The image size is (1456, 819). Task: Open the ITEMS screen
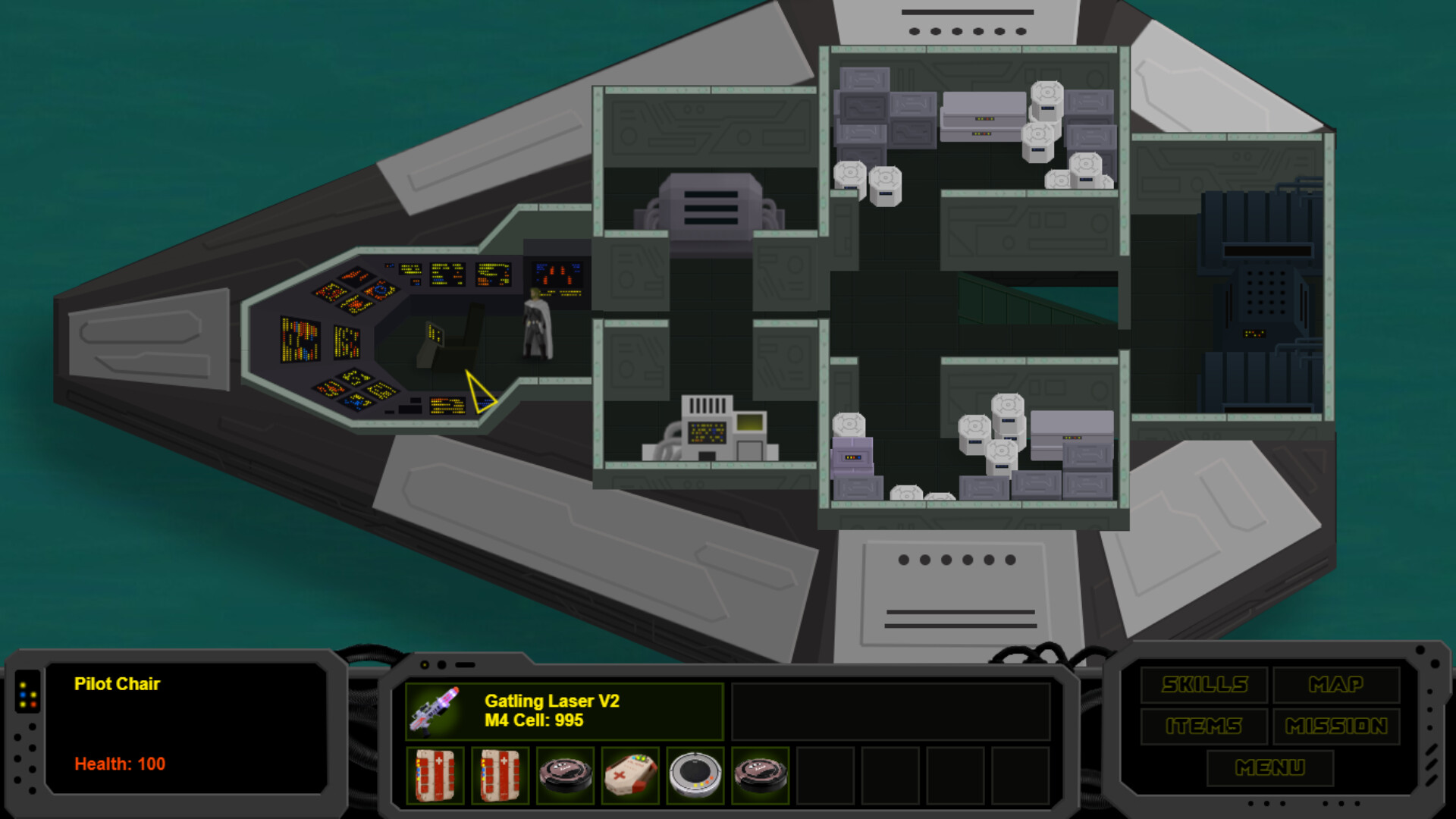(x=1203, y=726)
